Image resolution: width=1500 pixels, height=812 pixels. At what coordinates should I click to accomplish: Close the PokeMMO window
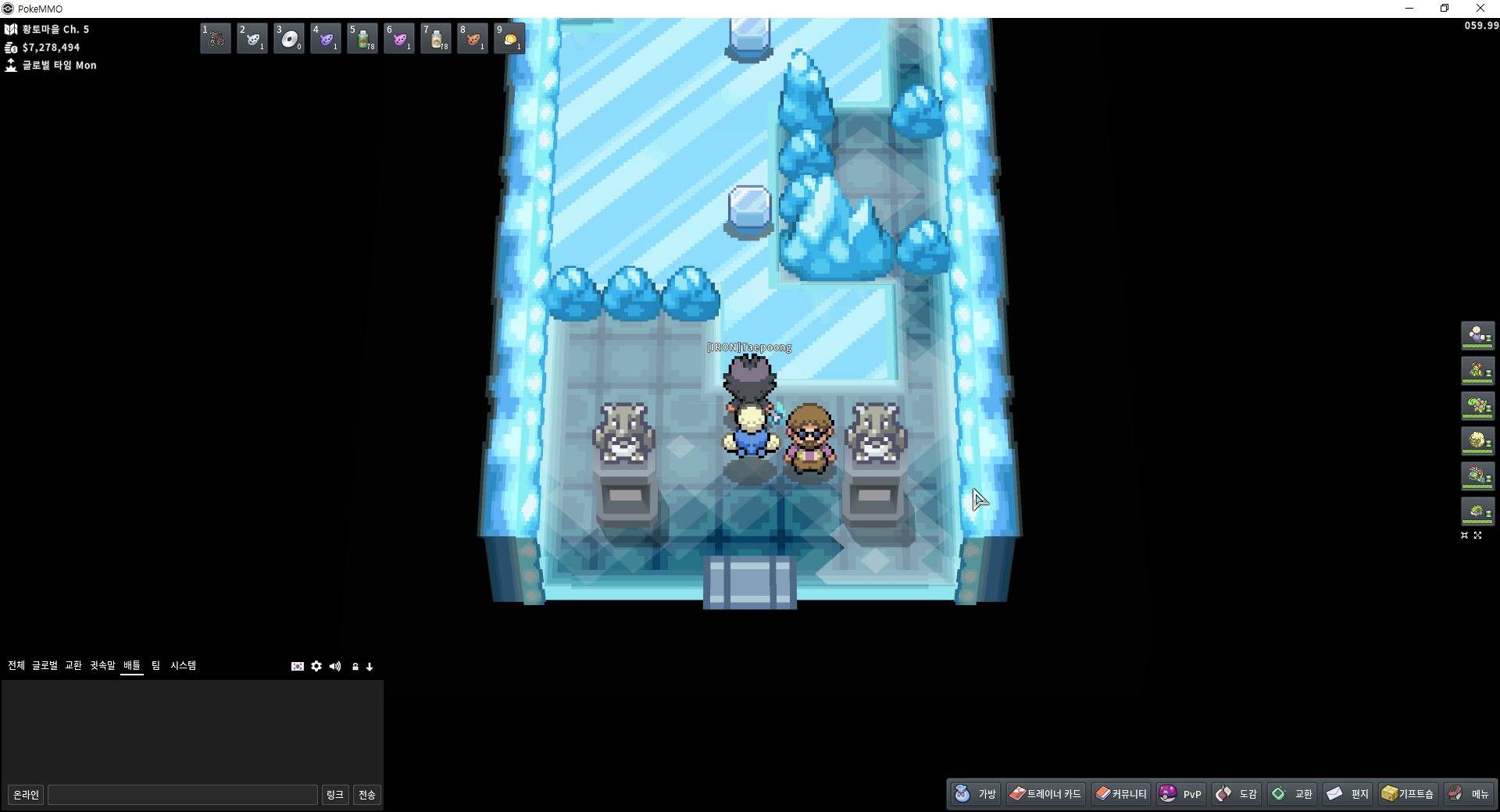click(x=1480, y=9)
